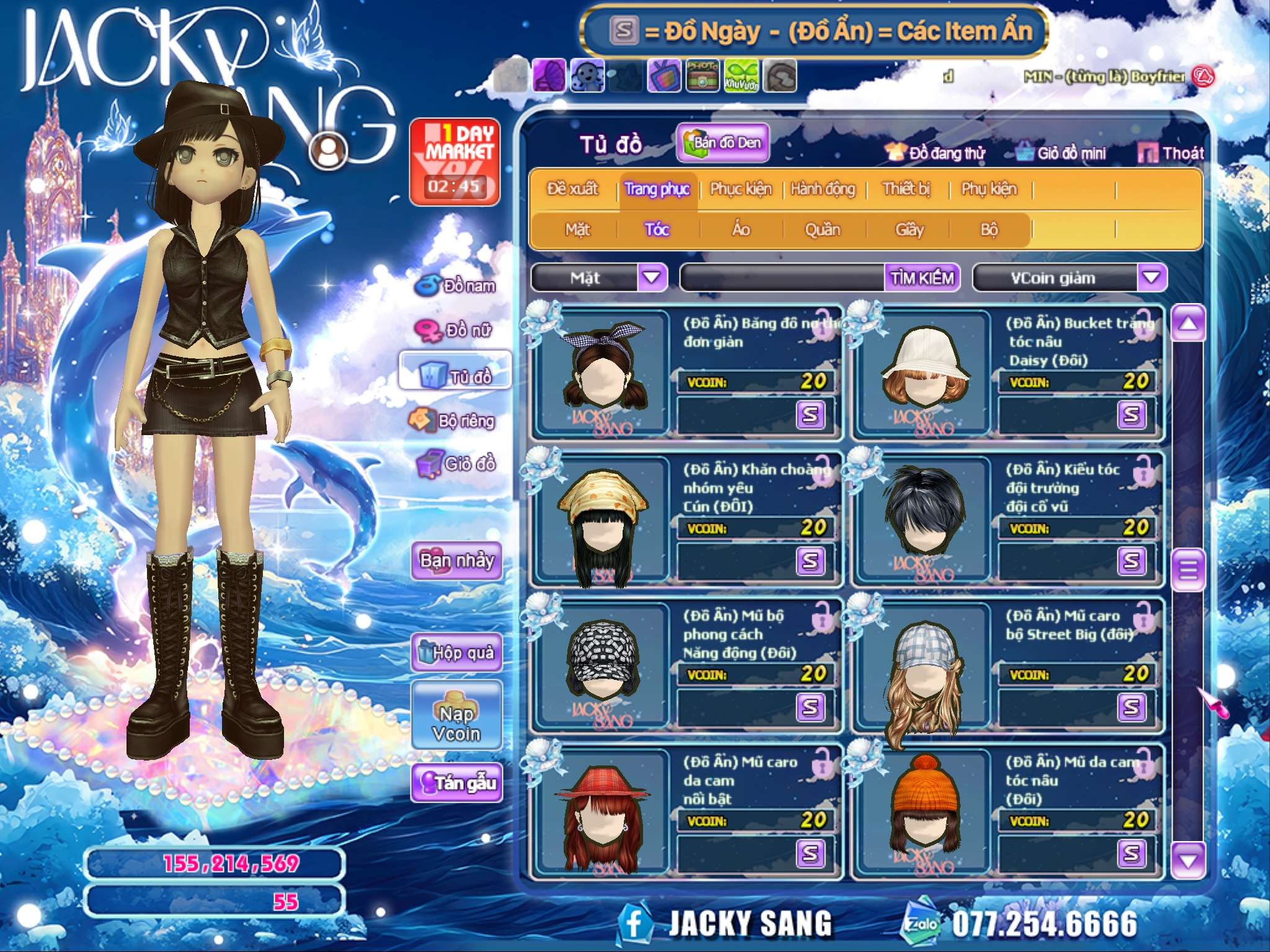
Task: Switch to the Giầy subcategory
Action: (909, 230)
